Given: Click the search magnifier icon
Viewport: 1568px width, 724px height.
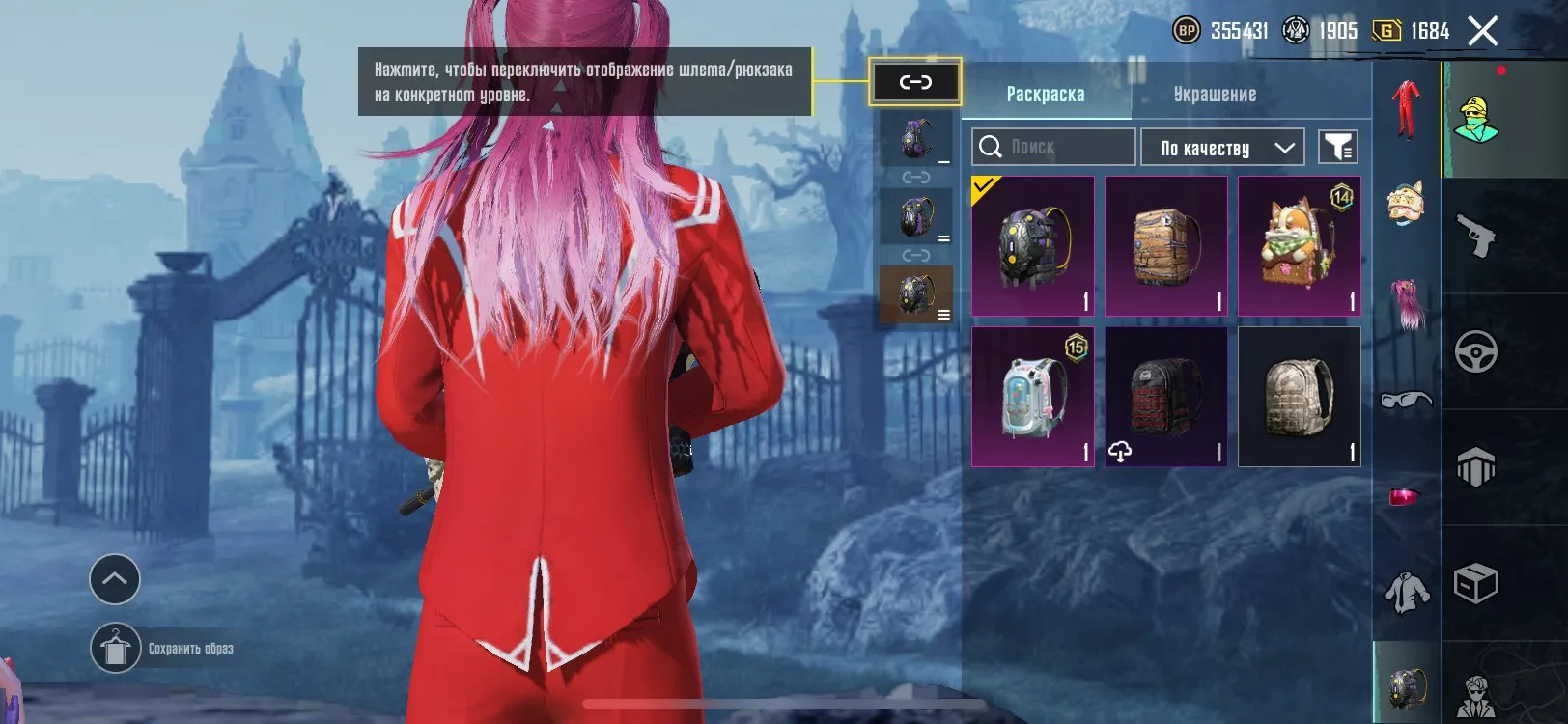Looking at the screenshot, I should coord(991,147).
